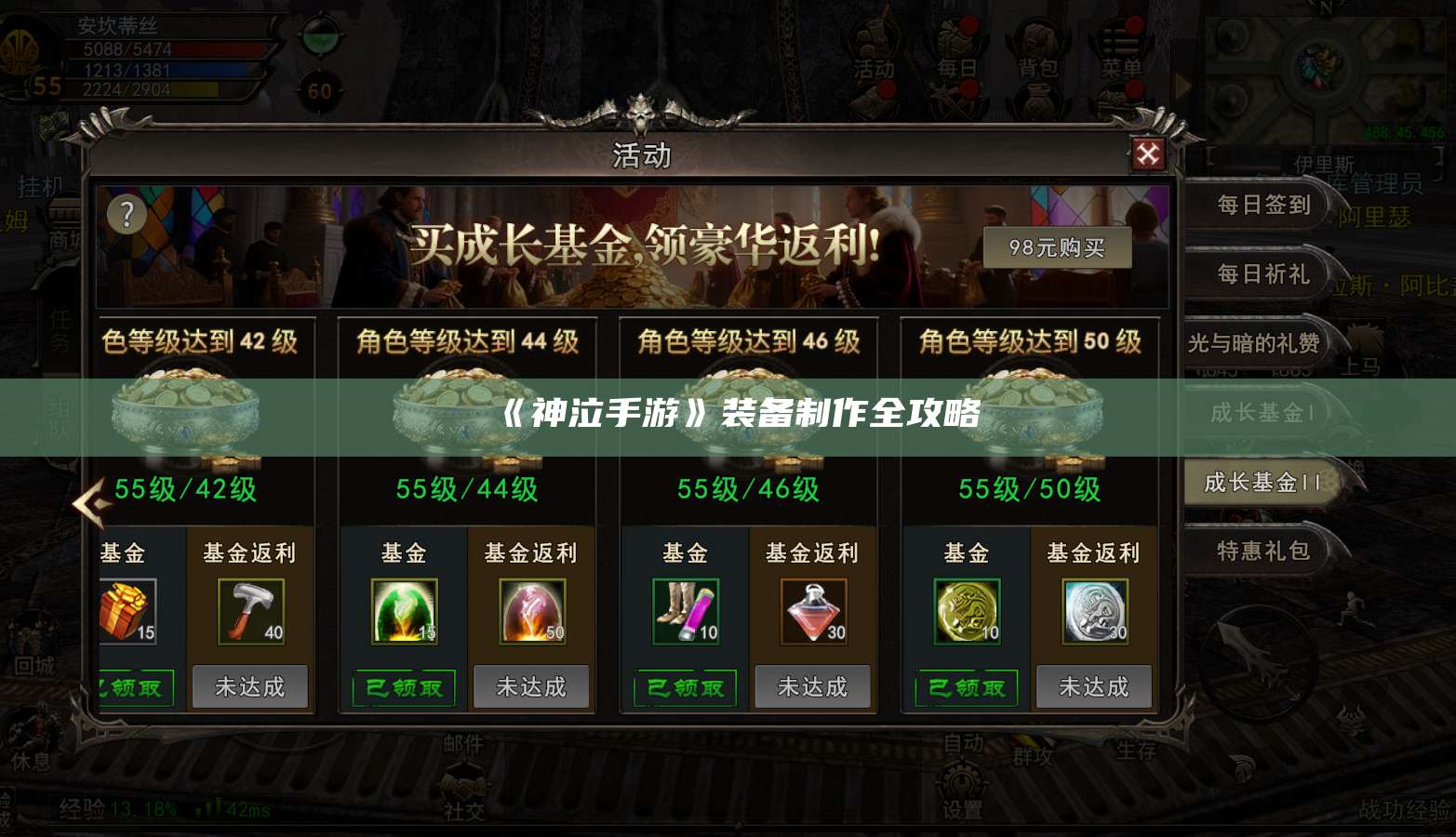Open the 特惠礼包 tab
This screenshot has height=837, width=1456.
coord(1263,551)
